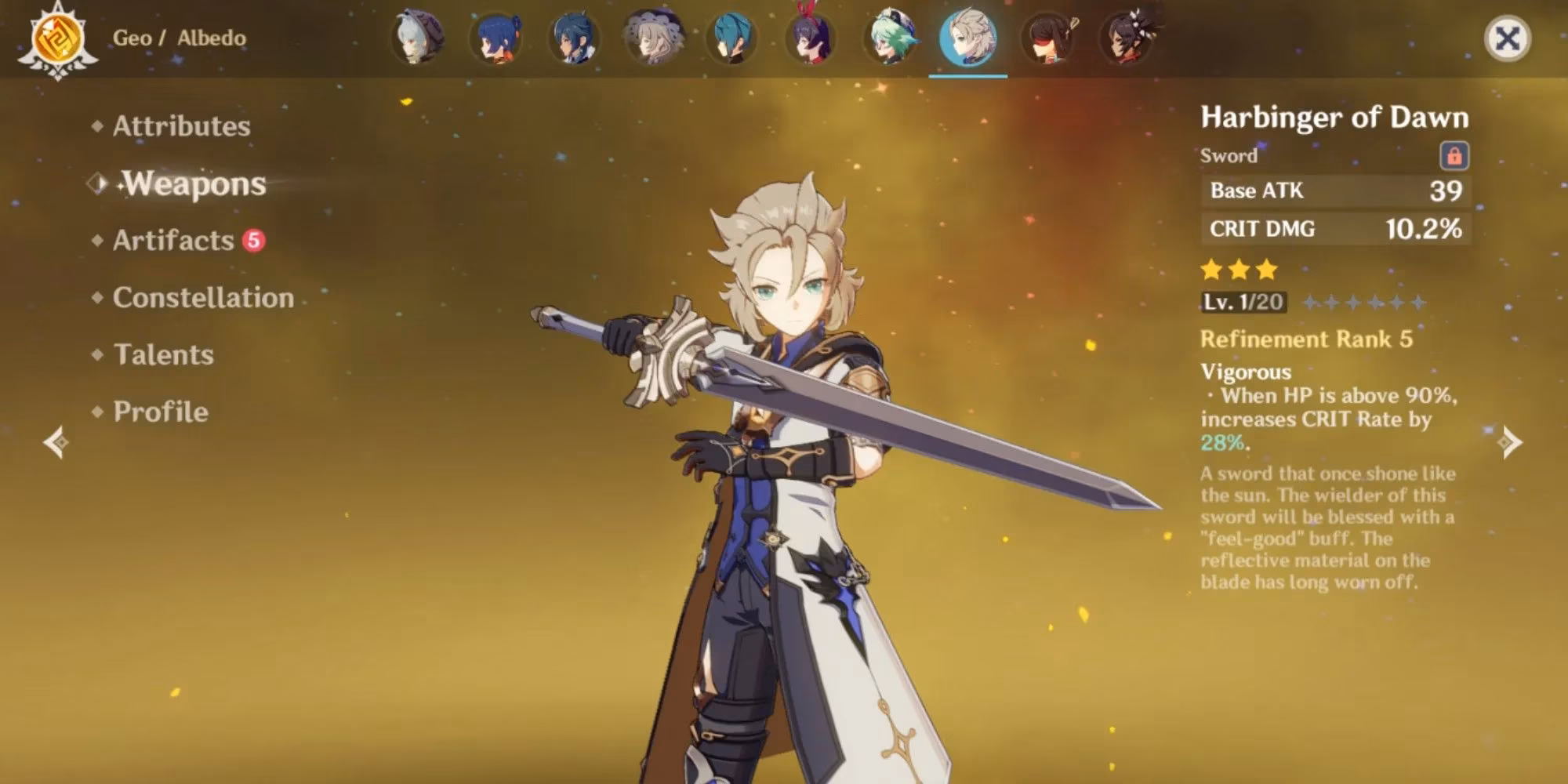This screenshot has width=1568, height=784.
Task: Open the Attributes menu entry
Action: point(181,126)
